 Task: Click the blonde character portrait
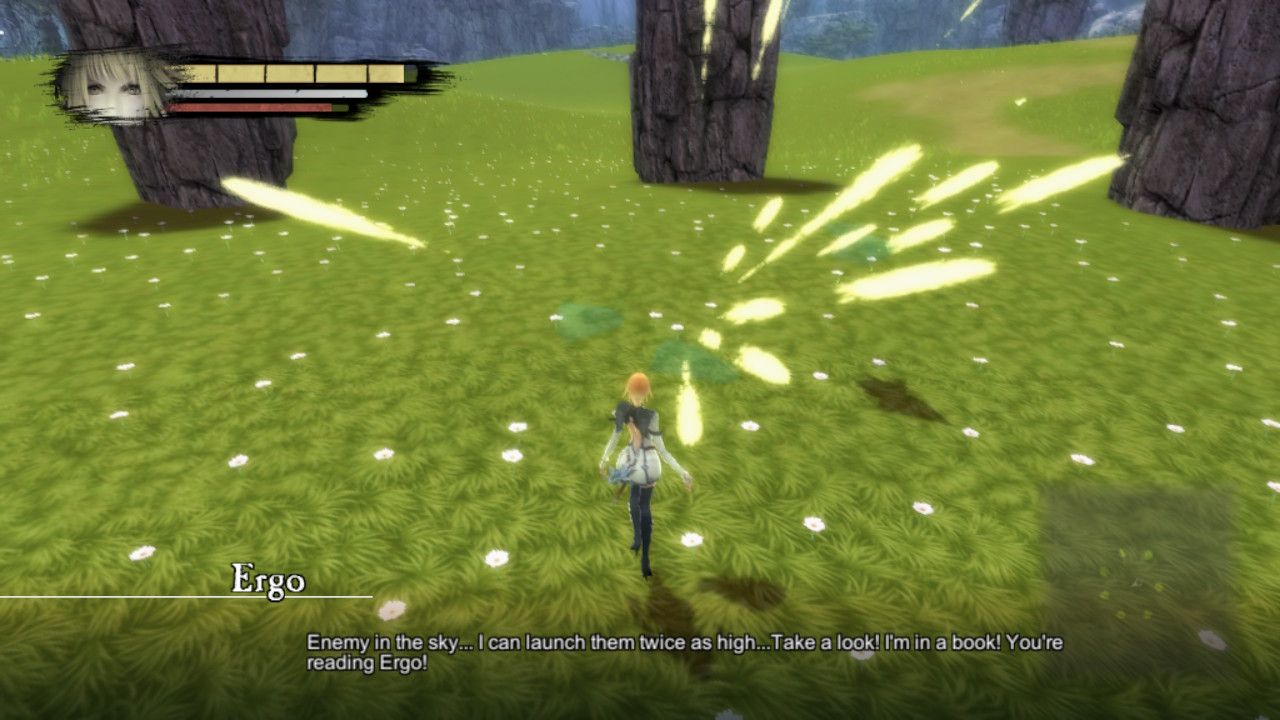point(116,86)
